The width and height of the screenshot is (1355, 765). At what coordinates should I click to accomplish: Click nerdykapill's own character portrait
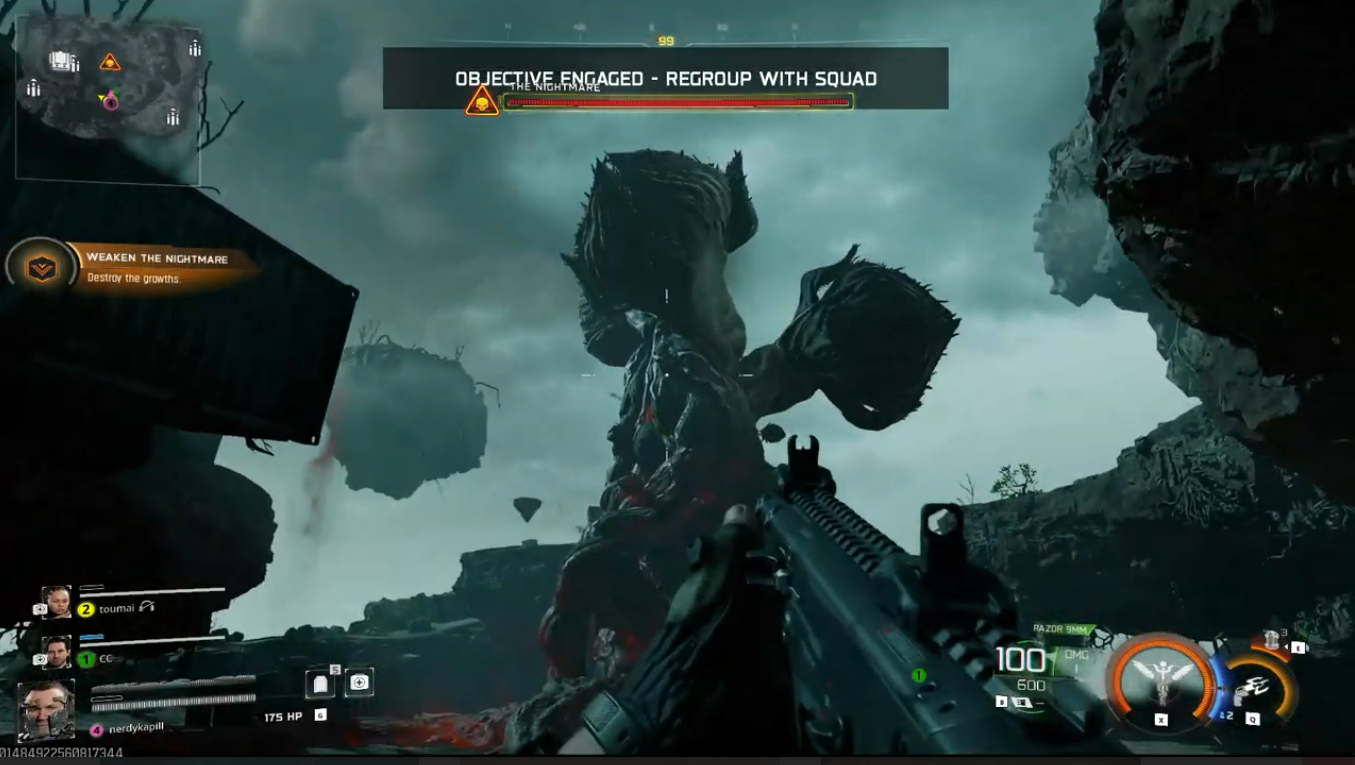pos(46,710)
